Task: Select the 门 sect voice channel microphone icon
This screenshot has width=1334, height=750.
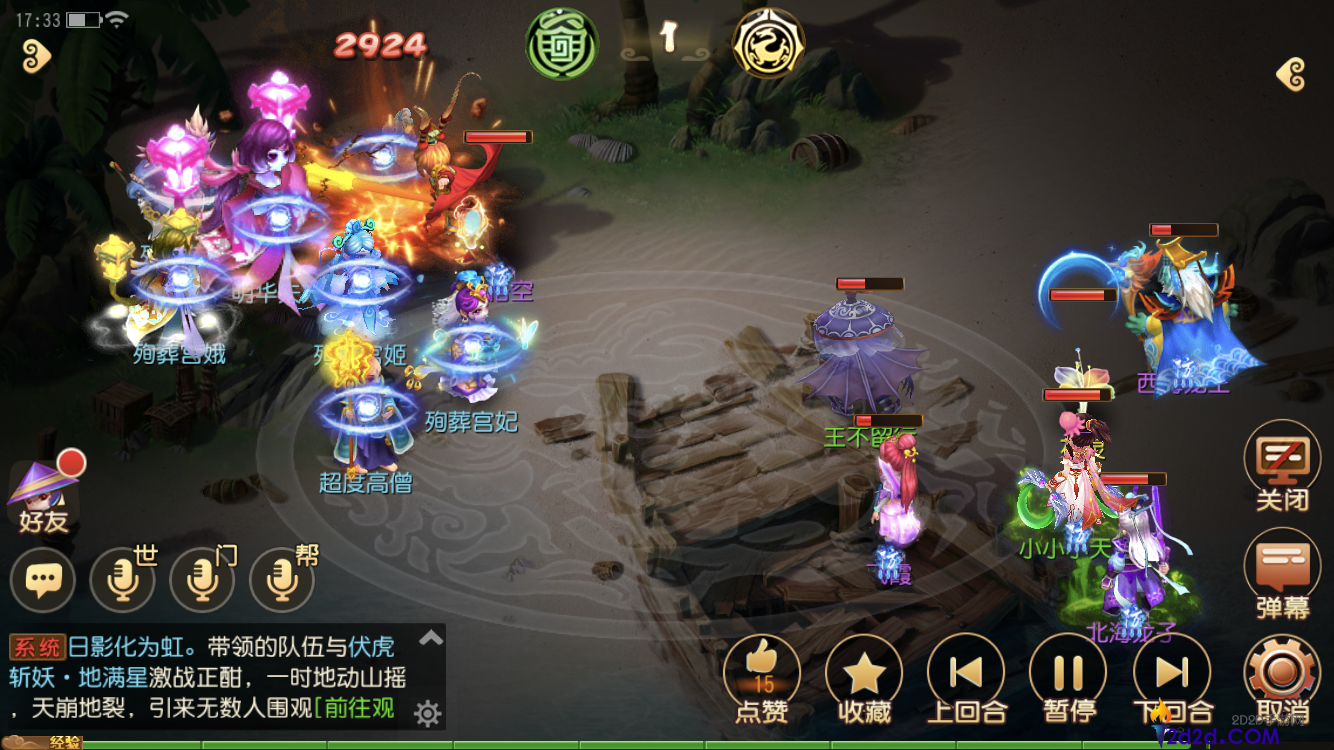Action: pyautogui.click(x=202, y=580)
